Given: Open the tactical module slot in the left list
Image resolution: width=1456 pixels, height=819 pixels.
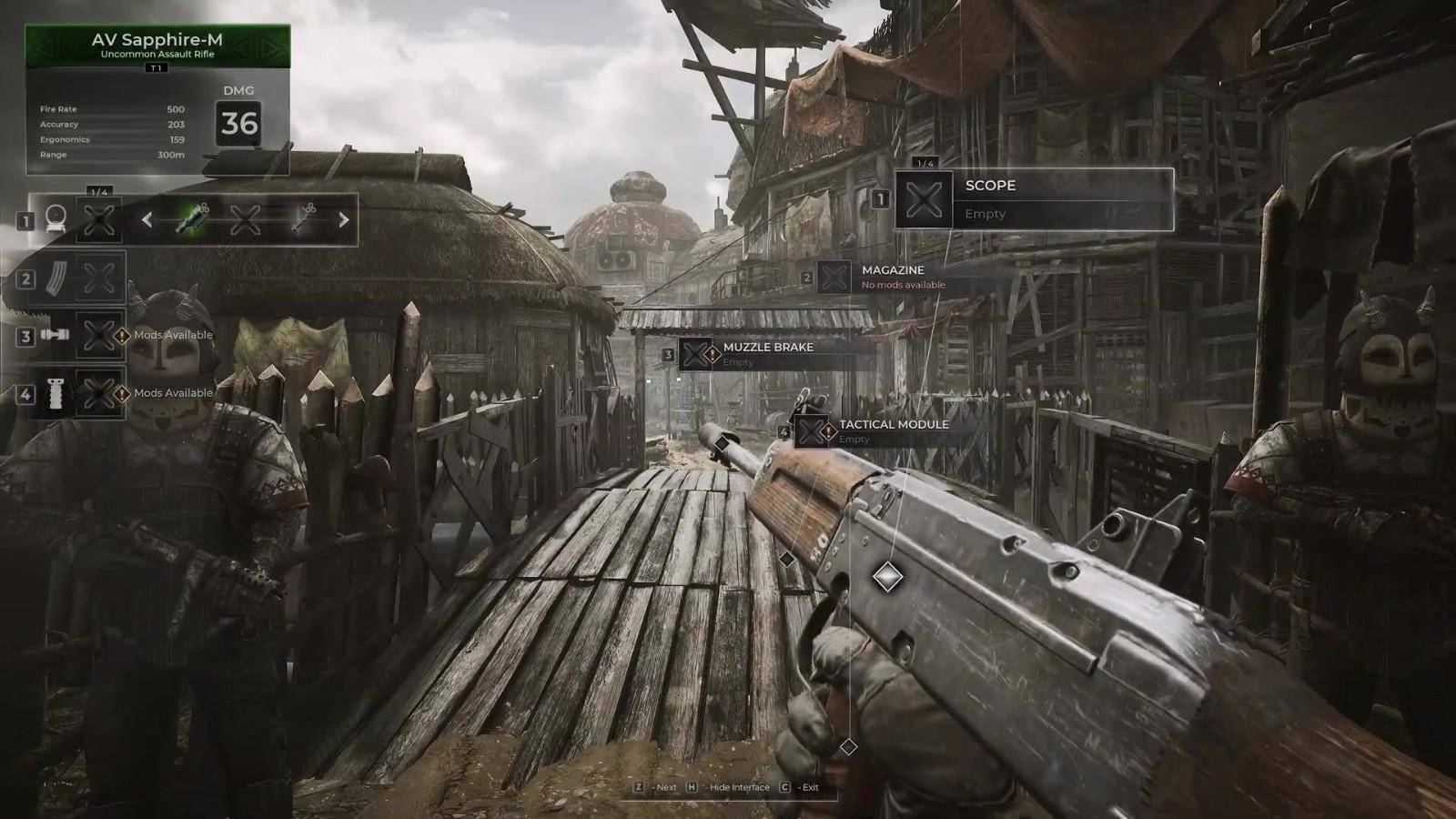Looking at the screenshot, I should point(98,394).
